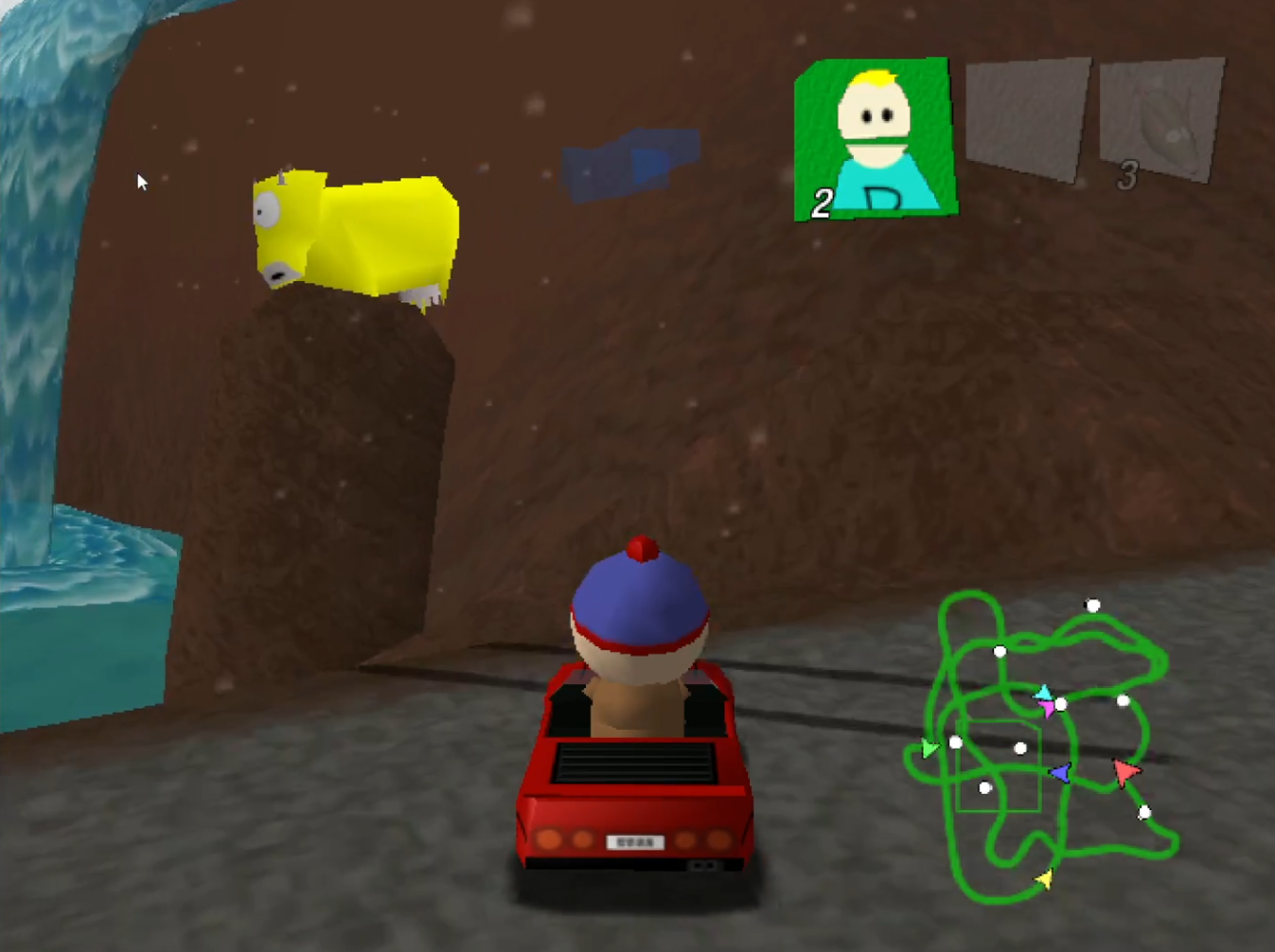The height and width of the screenshot is (952, 1275).
Task: Select the numbered 3 card tab
Action: (x=1127, y=175)
